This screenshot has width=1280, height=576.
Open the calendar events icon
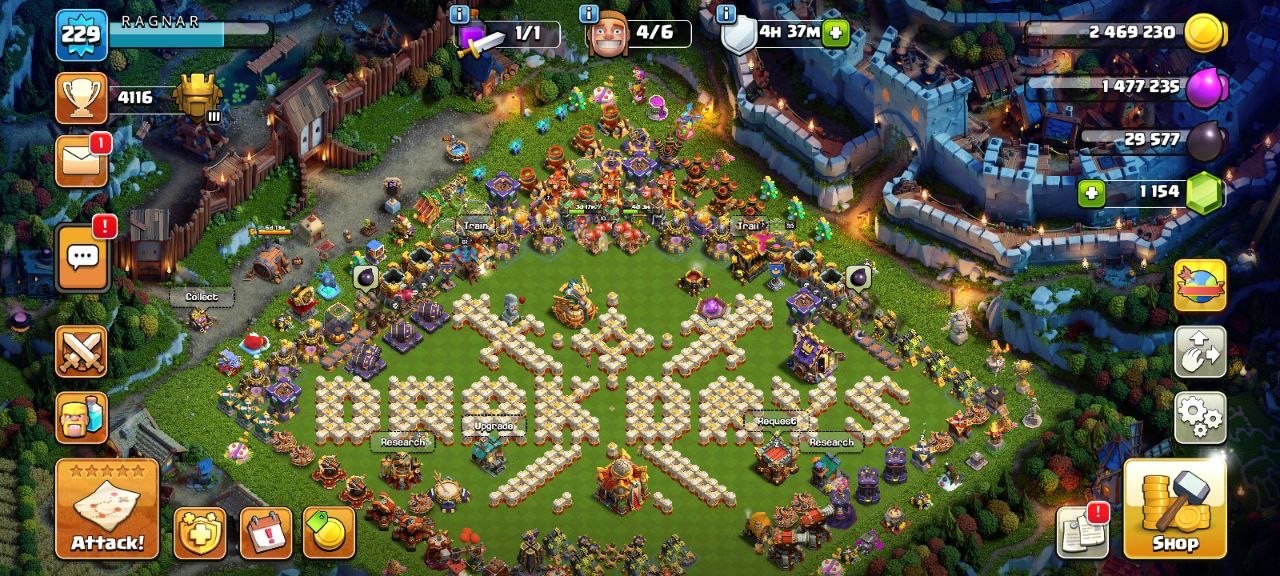pyautogui.click(x=265, y=533)
